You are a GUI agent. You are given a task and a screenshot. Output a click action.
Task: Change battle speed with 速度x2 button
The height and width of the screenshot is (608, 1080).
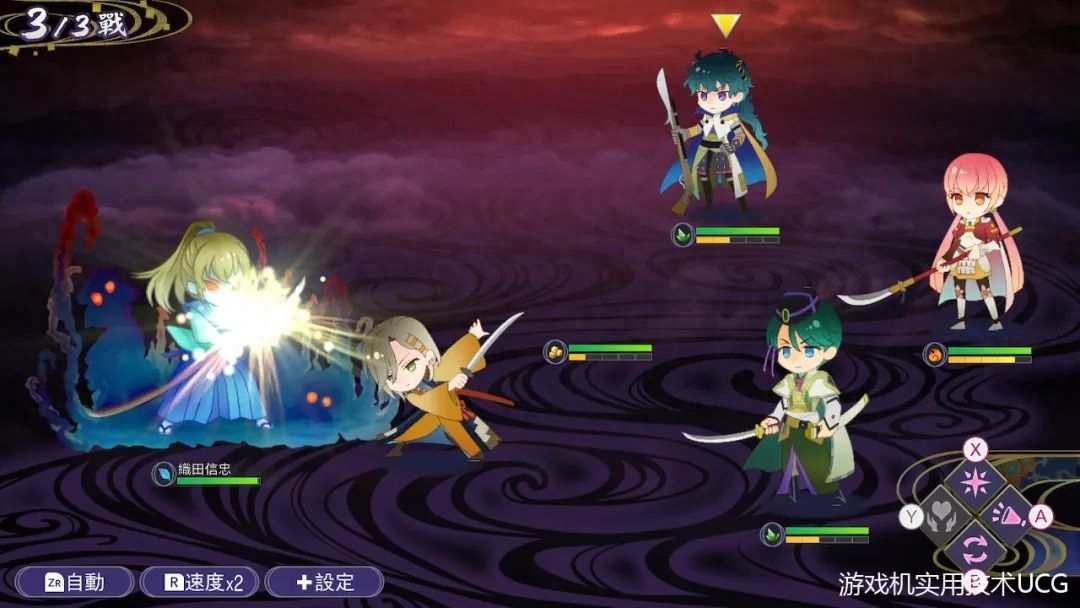pyautogui.click(x=199, y=582)
